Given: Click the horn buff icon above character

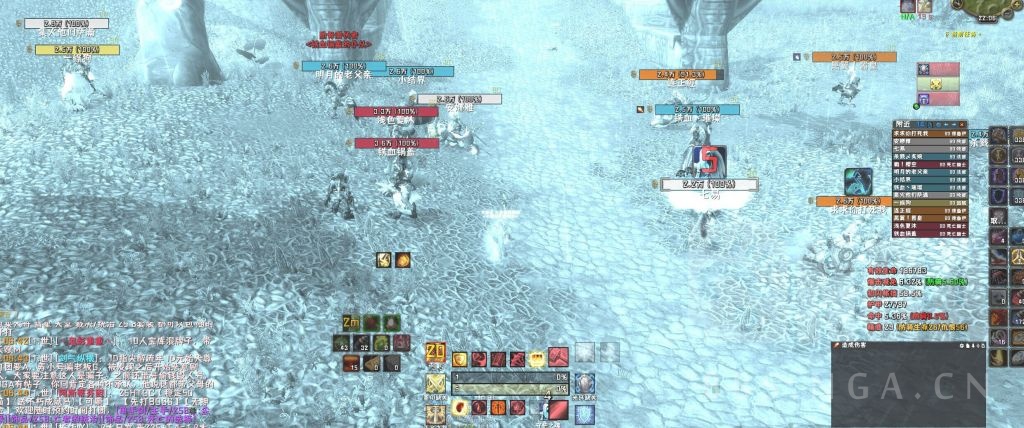Looking at the screenshot, I should pyautogui.click(x=384, y=260).
